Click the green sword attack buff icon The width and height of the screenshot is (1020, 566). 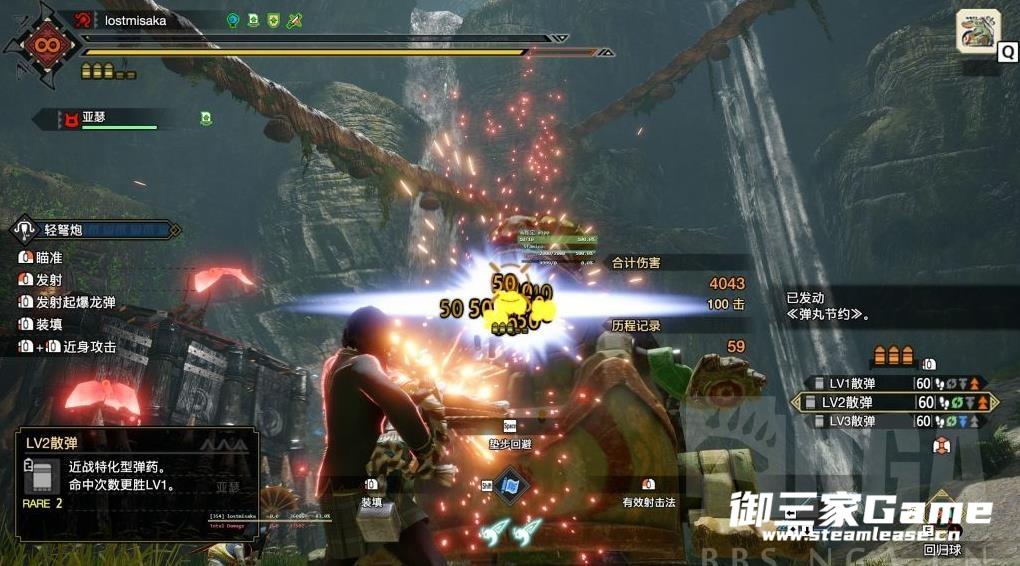pyautogui.click(x=294, y=20)
